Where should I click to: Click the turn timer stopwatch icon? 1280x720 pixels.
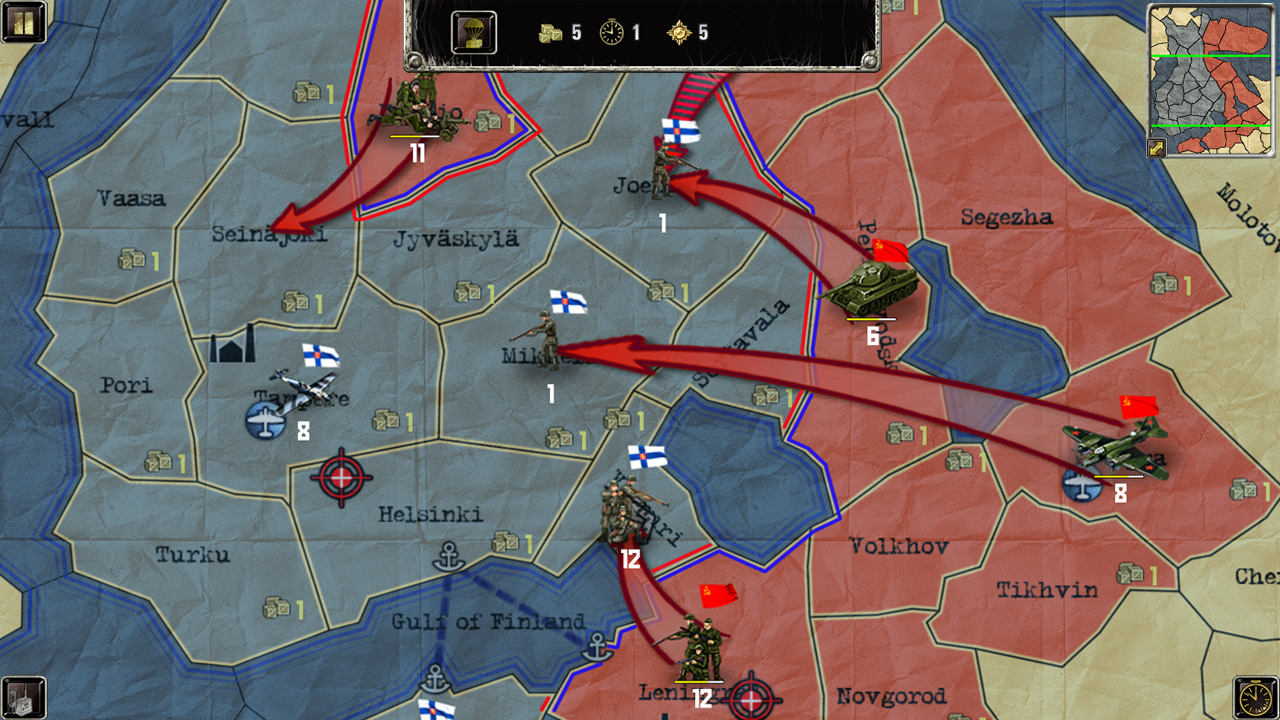[x=613, y=31]
